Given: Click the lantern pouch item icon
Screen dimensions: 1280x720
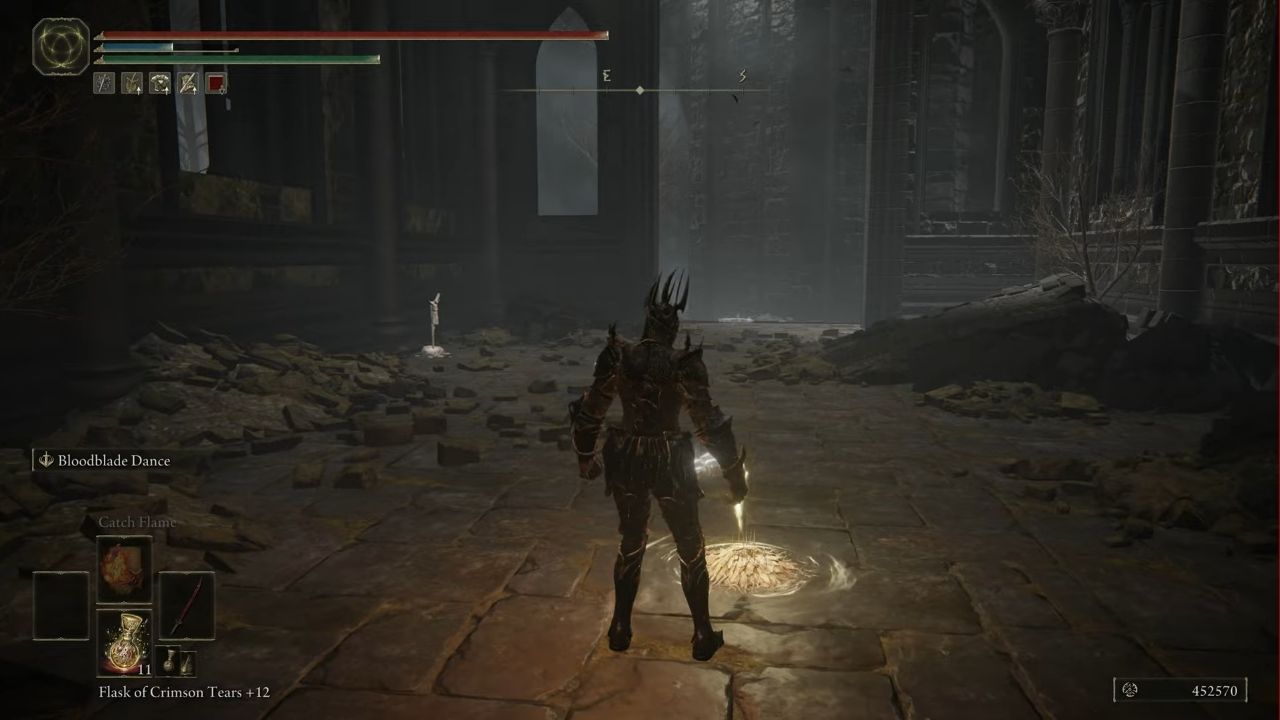Looking at the screenshot, I should click(x=188, y=665).
